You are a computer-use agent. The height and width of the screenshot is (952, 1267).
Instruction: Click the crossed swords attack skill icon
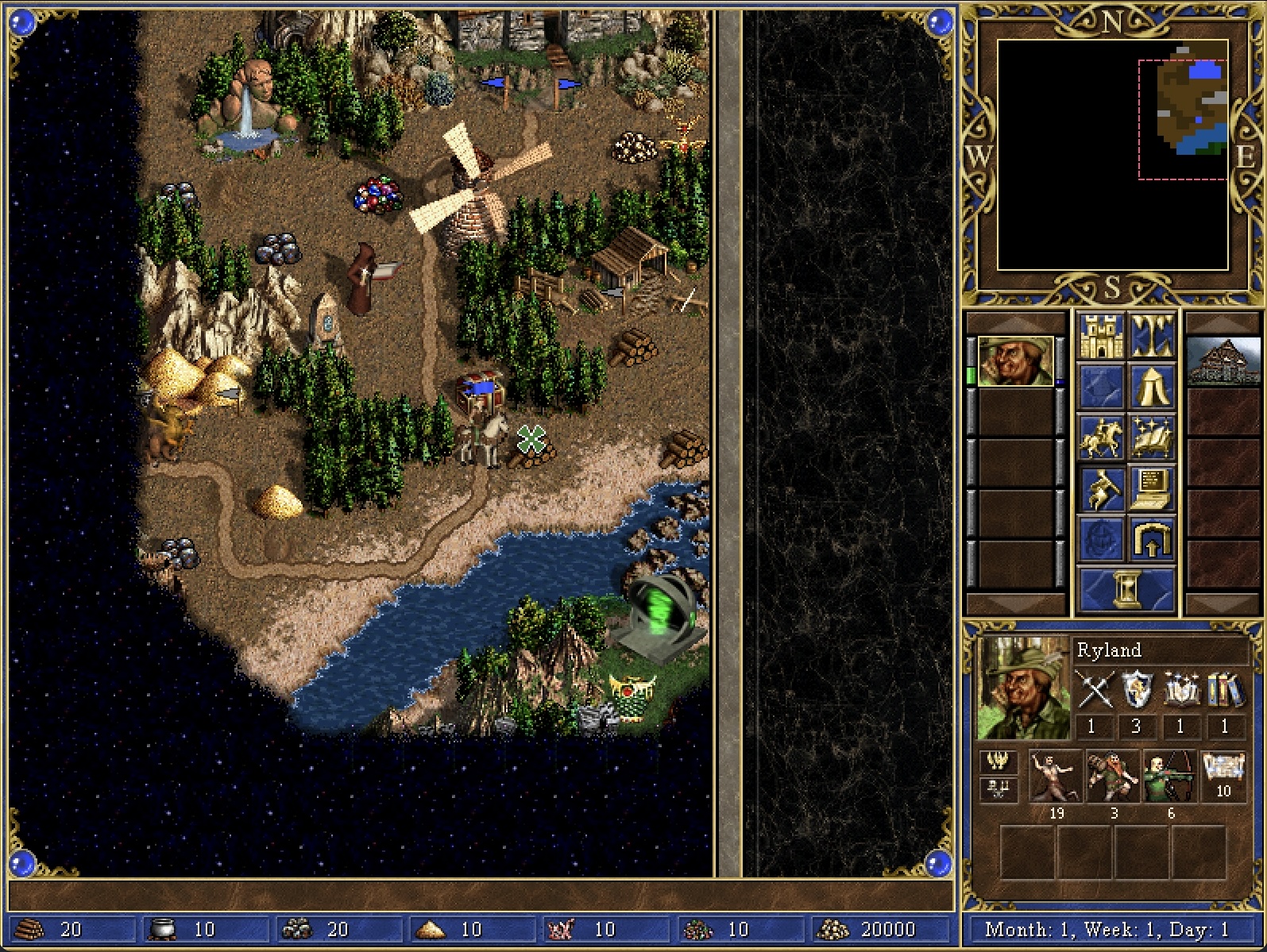click(x=1093, y=689)
